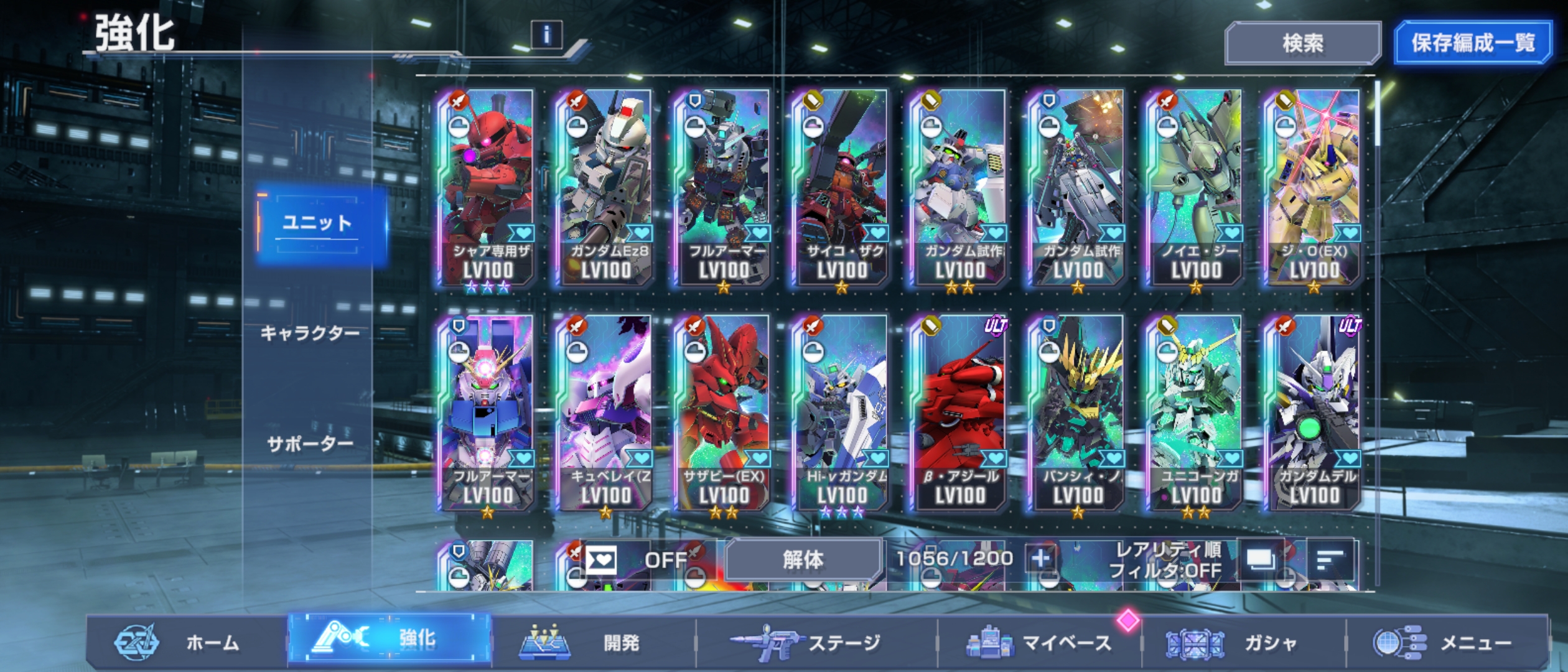Pick the ノイエ・ジール unit card
This screenshot has width=1568, height=672.
tap(1196, 187)
